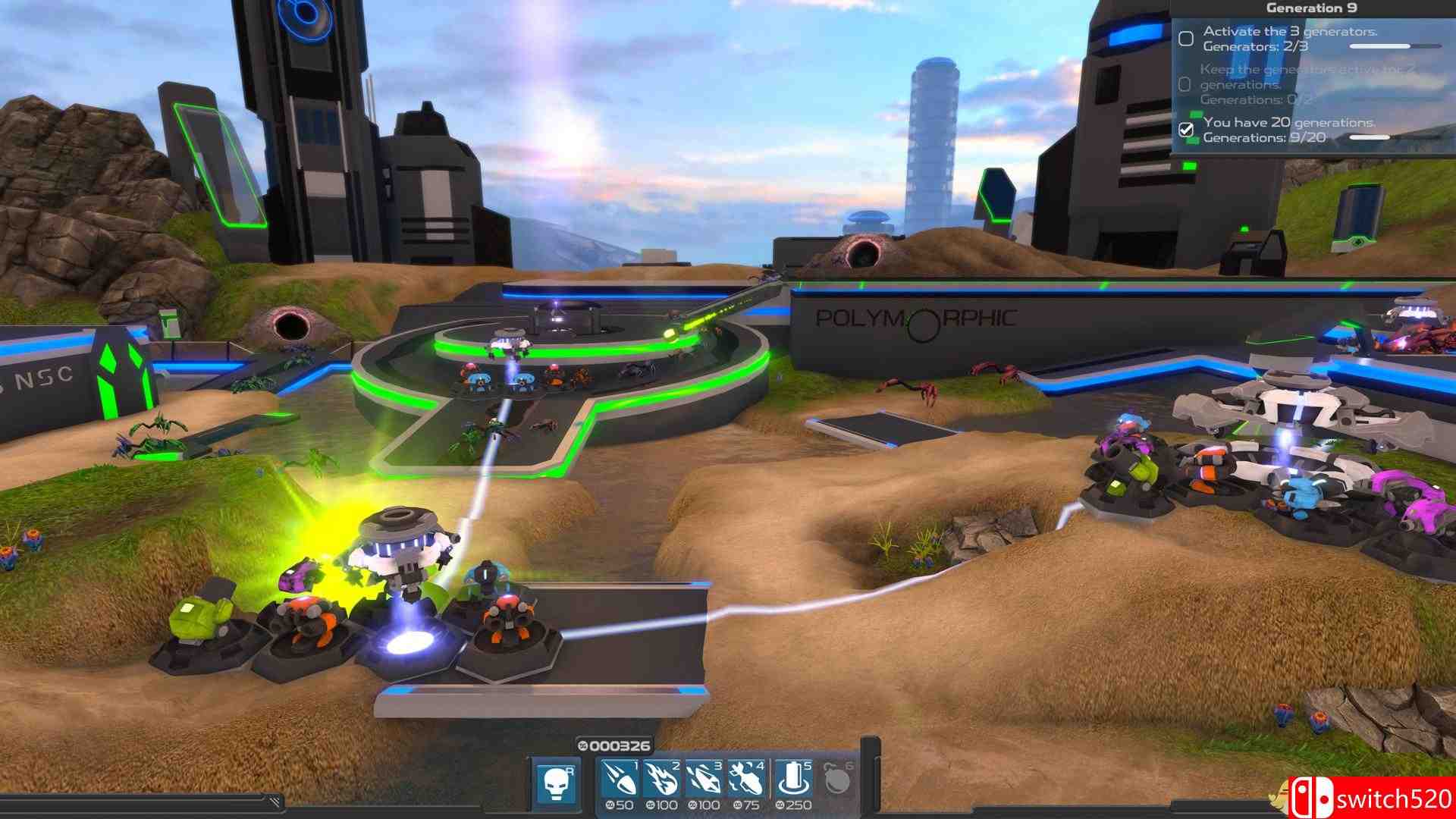The image size is (1456, 819).
Task: Uncheck the 'You have 20 generations' objective
Action: pos(1185,130)
